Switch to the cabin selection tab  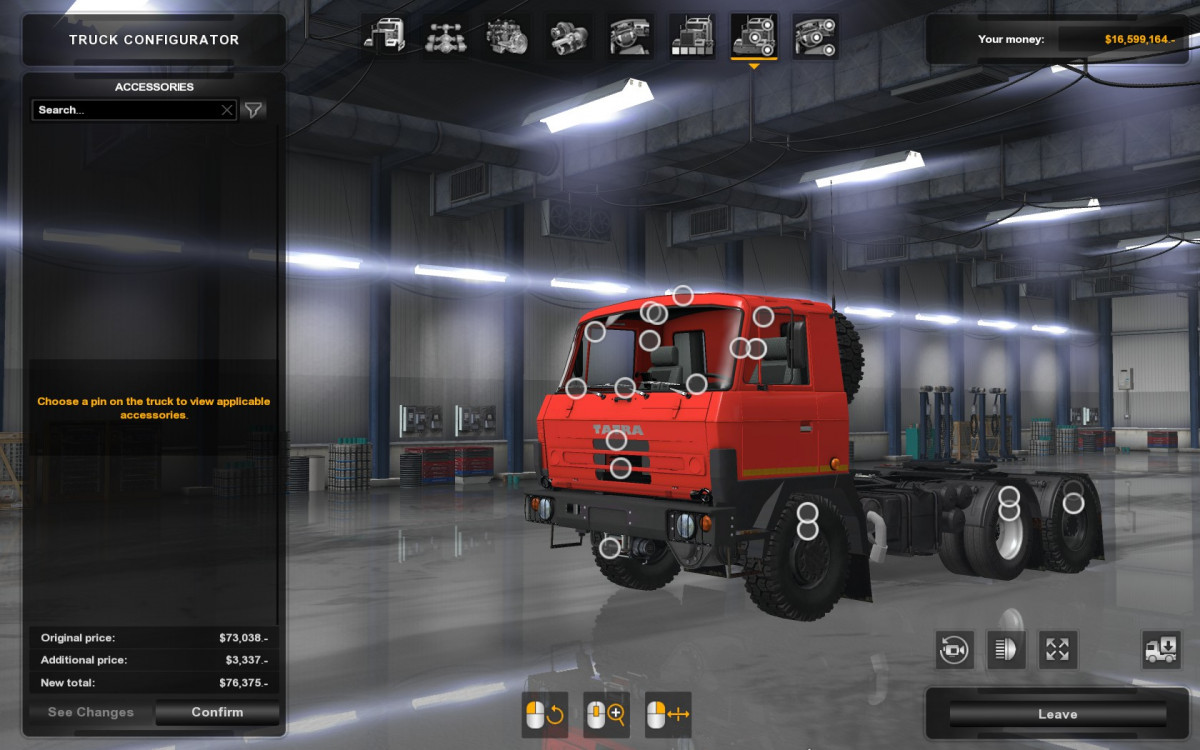pyautogui.click(x=384, y=36)
